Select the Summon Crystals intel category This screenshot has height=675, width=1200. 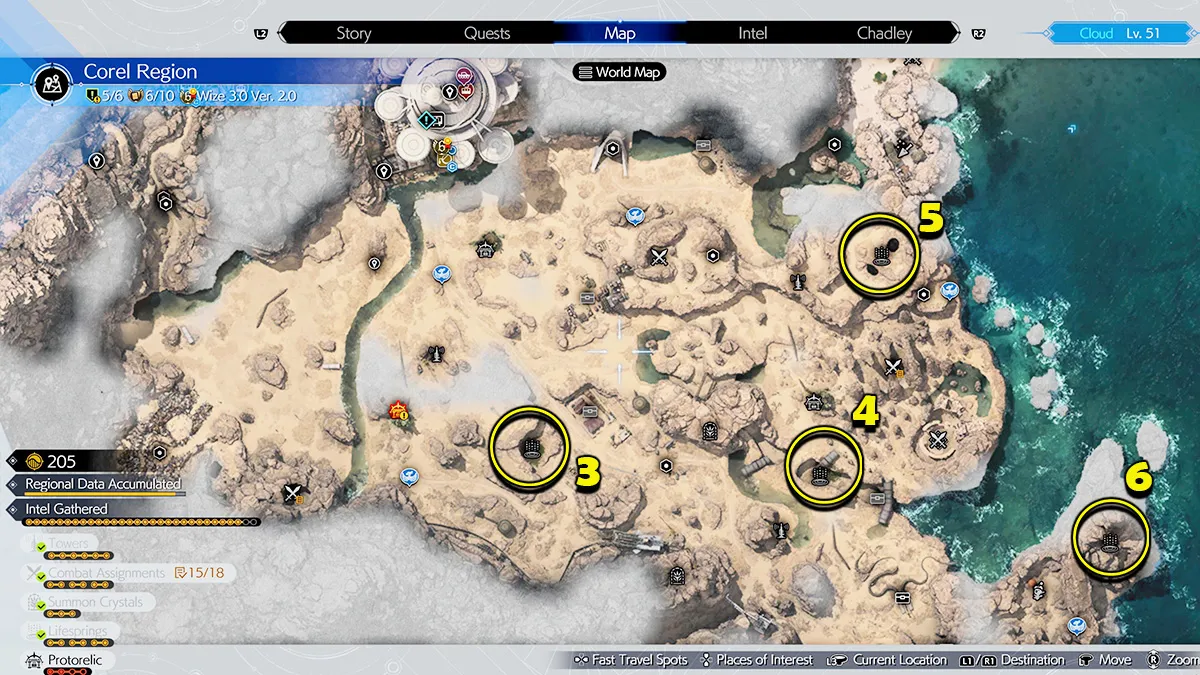pyautogui.click(x=95, y=602)
